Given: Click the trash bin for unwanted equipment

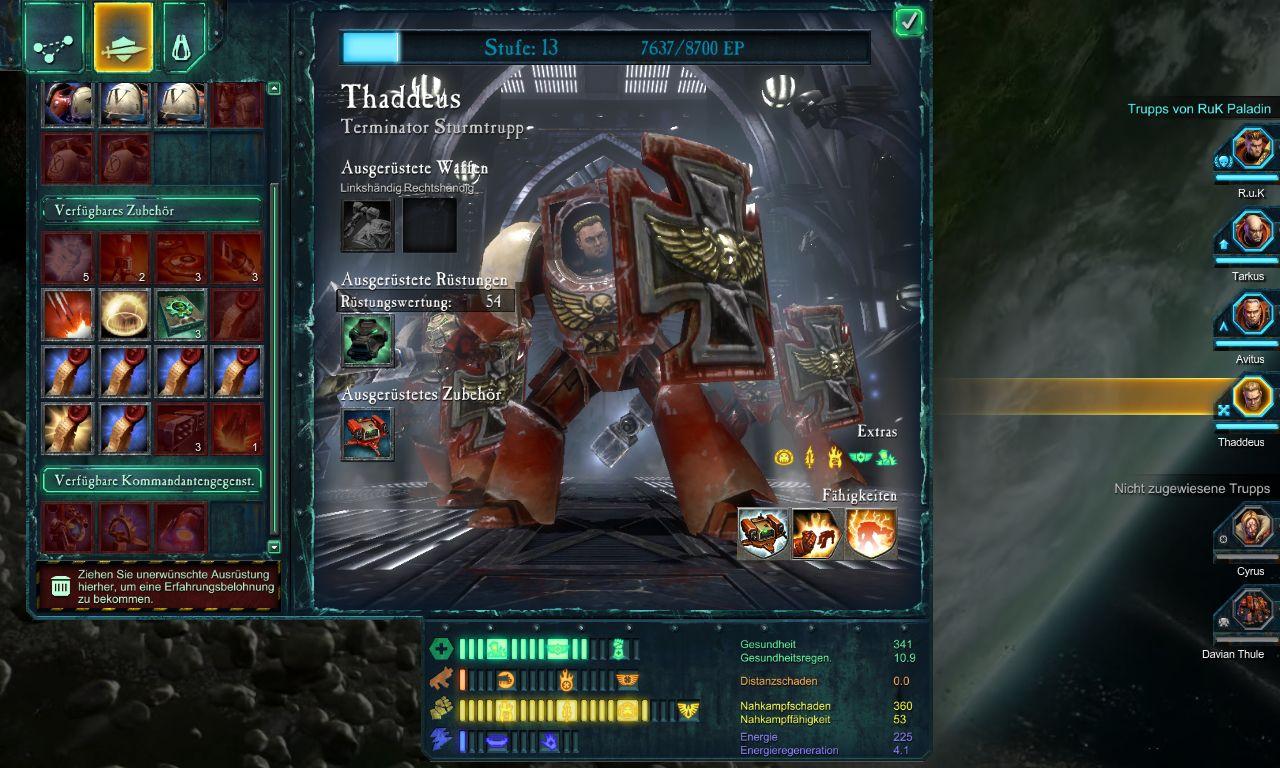Looking at the screenshot, I should click(x=61, y=587).
